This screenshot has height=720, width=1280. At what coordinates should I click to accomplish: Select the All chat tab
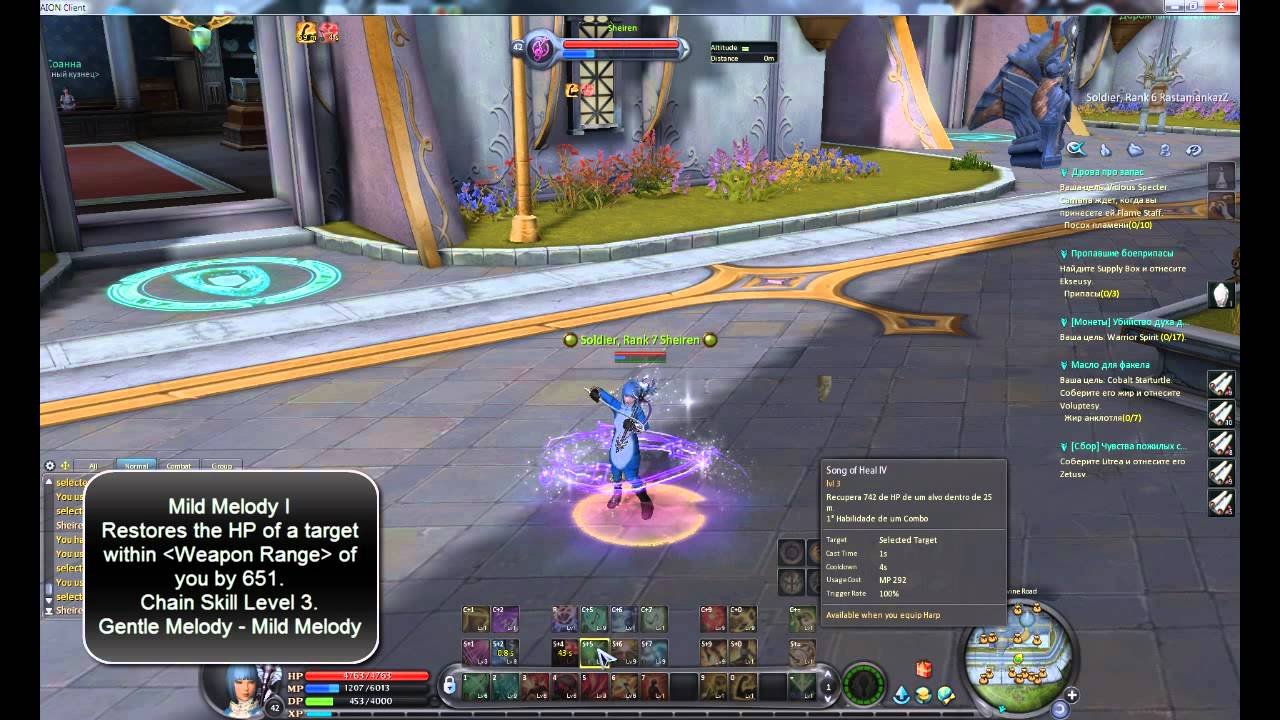pos(93,466)
